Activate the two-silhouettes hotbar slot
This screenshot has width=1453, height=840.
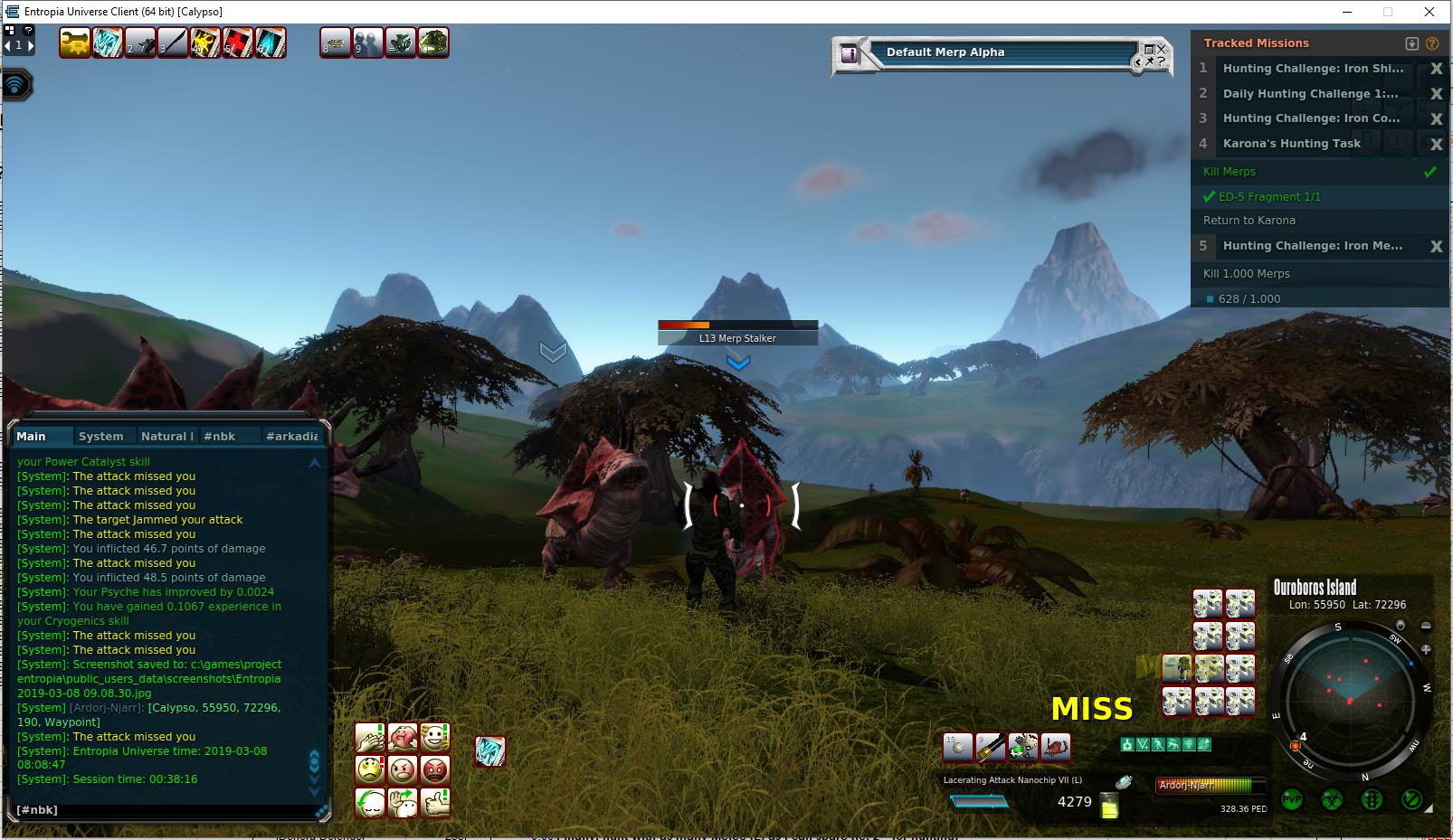[368, 42]
